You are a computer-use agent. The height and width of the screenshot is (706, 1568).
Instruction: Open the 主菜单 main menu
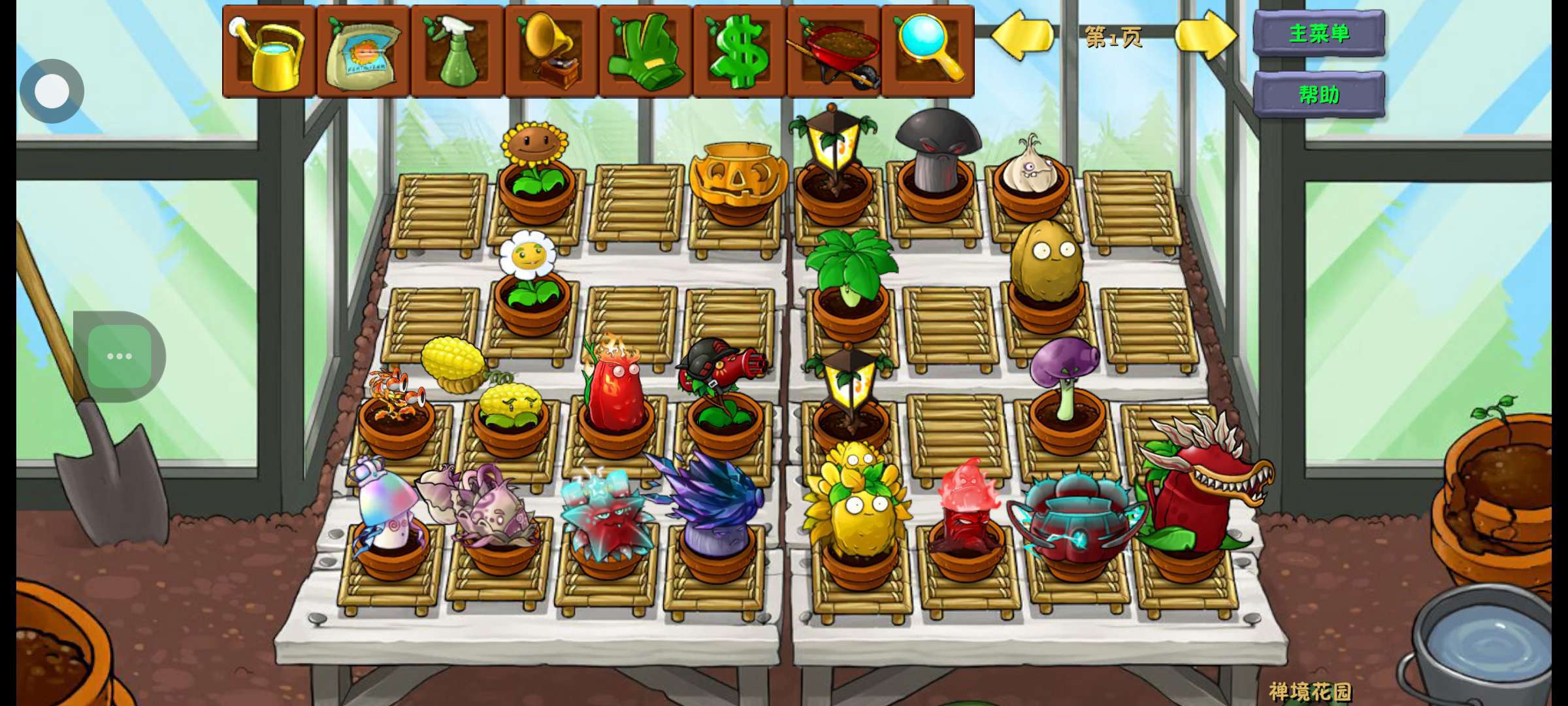coord(1318,33)
